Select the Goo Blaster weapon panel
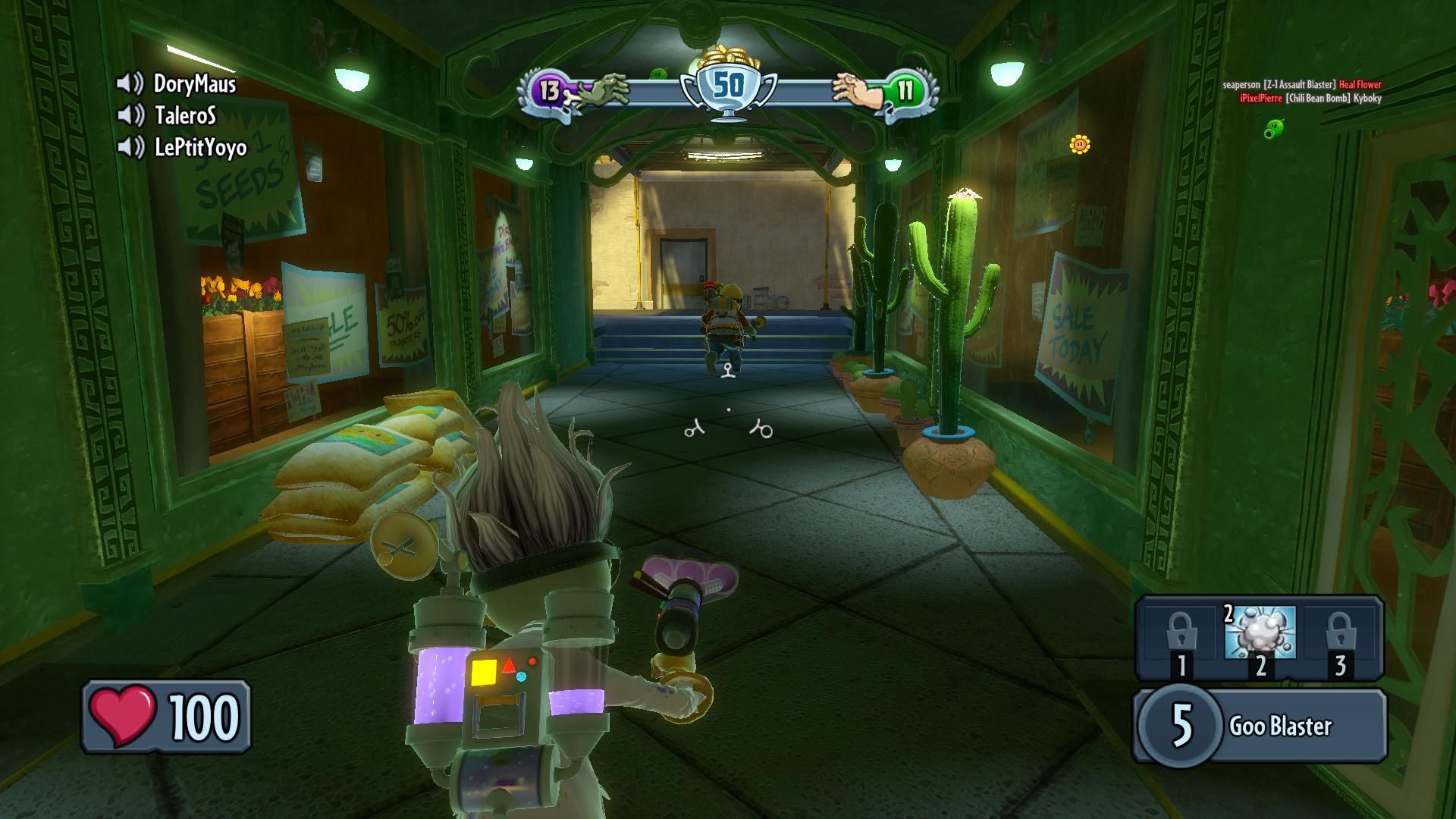Viewport: 1456px width, 819px height. [x=1260, y=725]
